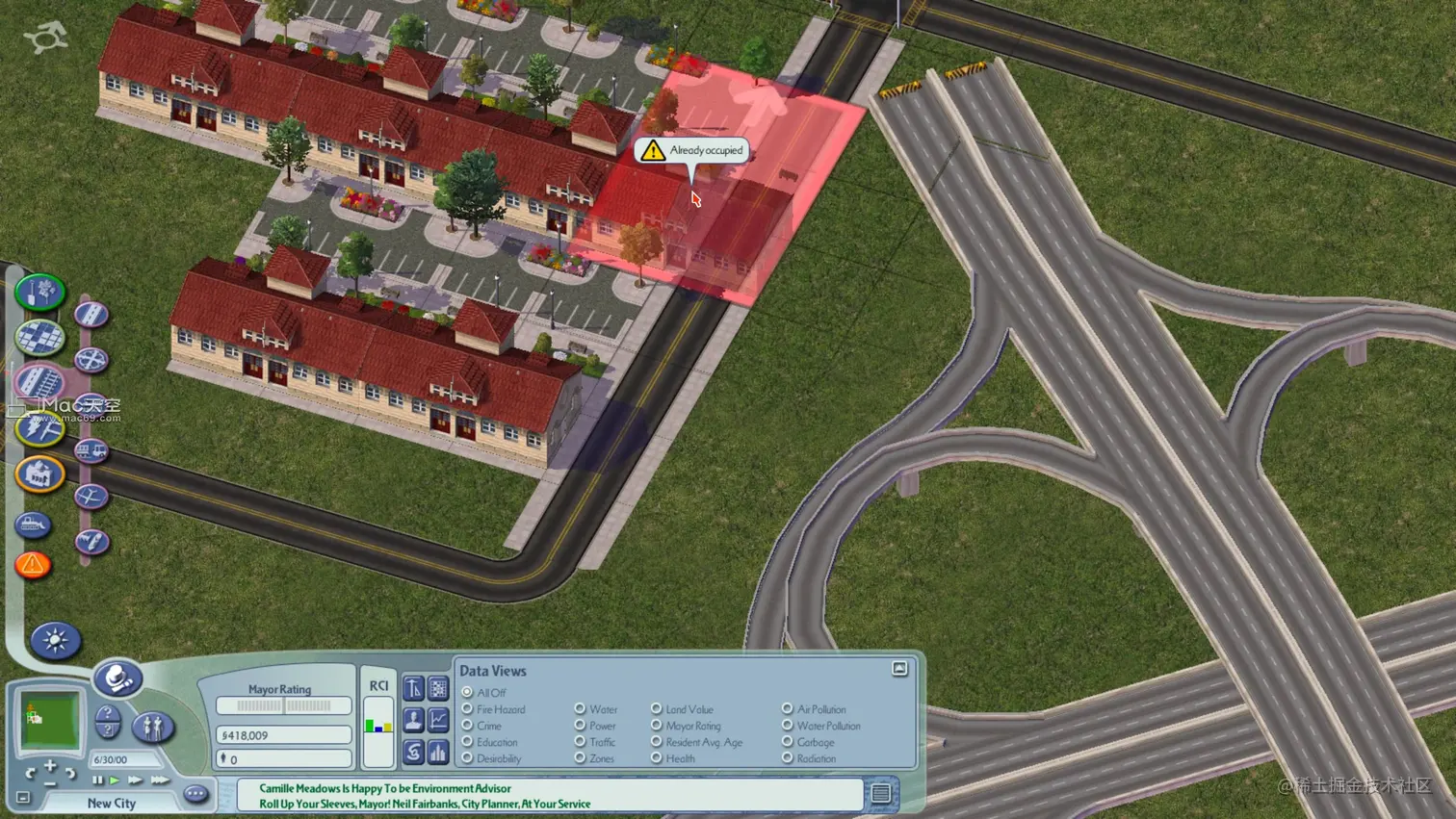The image size is (1456, 819).
Task: Open the zoning tools menu
Action: [x=39, y=338]
